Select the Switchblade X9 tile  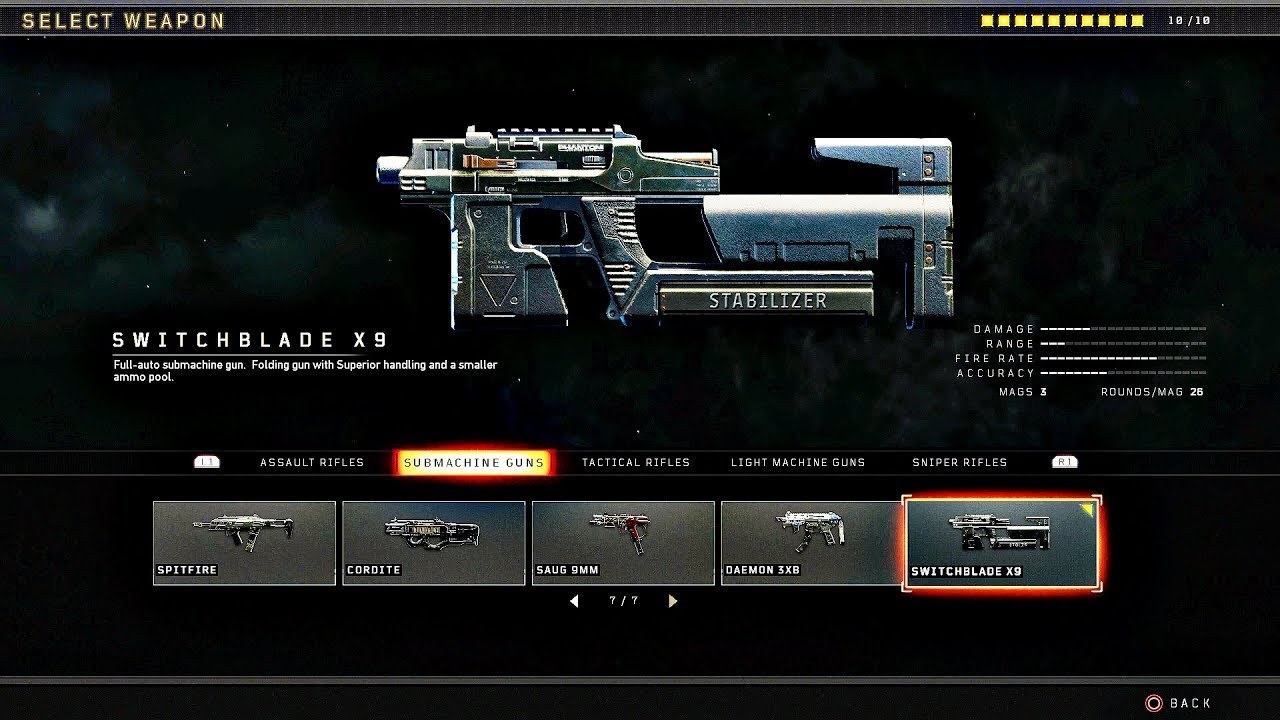1001,543
